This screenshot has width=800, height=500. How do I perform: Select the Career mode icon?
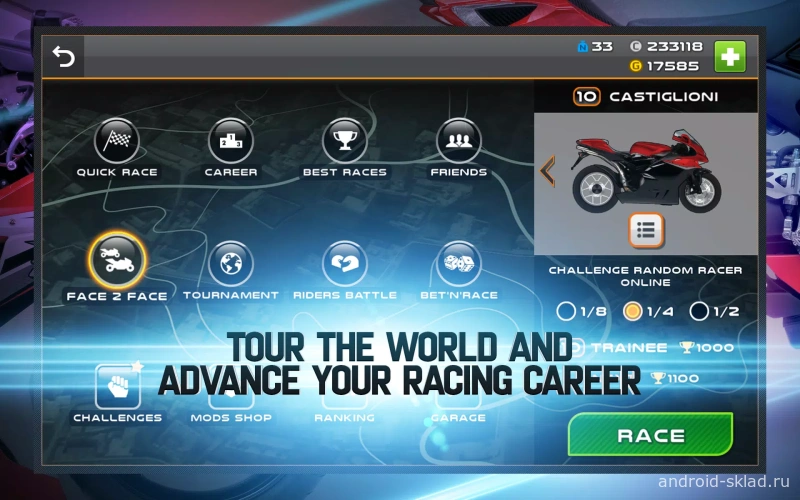coord(231,141)
